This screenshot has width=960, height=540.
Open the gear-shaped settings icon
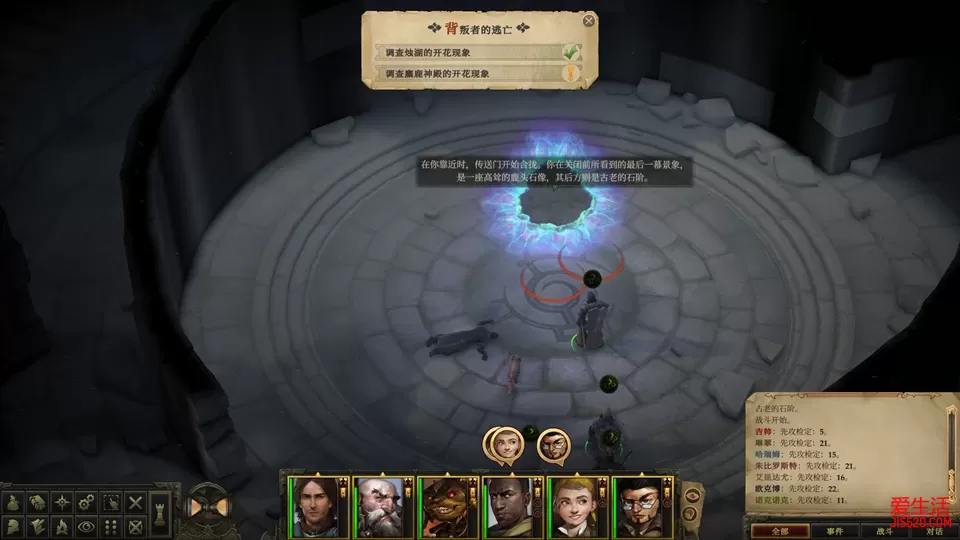pos(87,502)
